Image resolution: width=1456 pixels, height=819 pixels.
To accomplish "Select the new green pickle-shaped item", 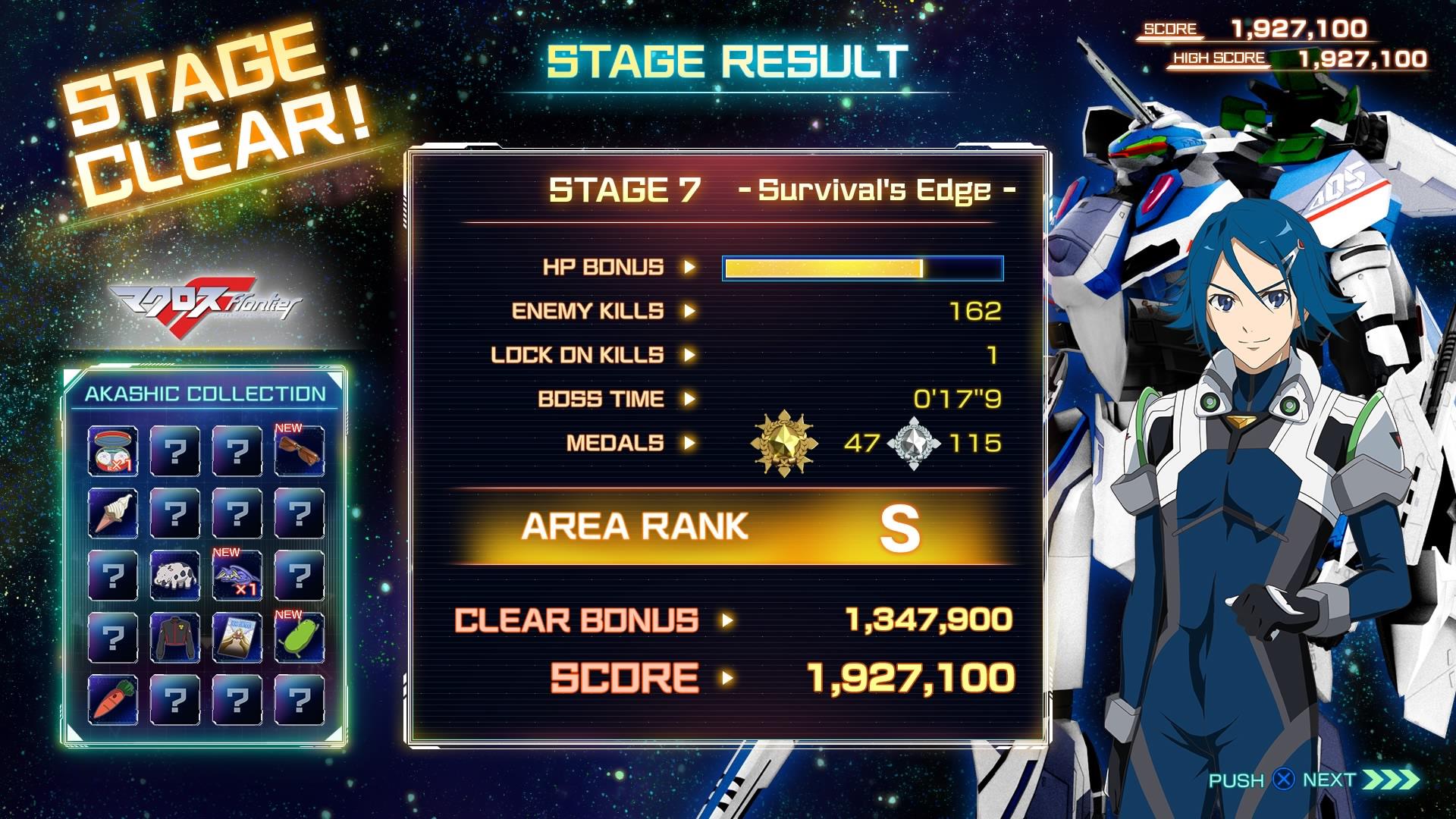I will pyautogui.click(x=299, y=638).
